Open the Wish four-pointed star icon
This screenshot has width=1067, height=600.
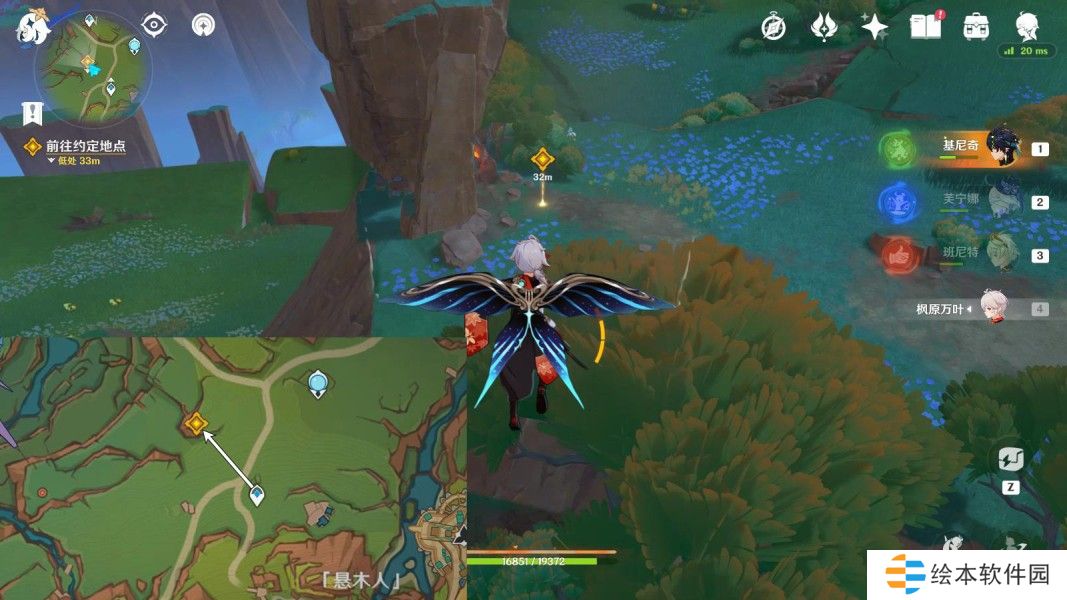875,27
